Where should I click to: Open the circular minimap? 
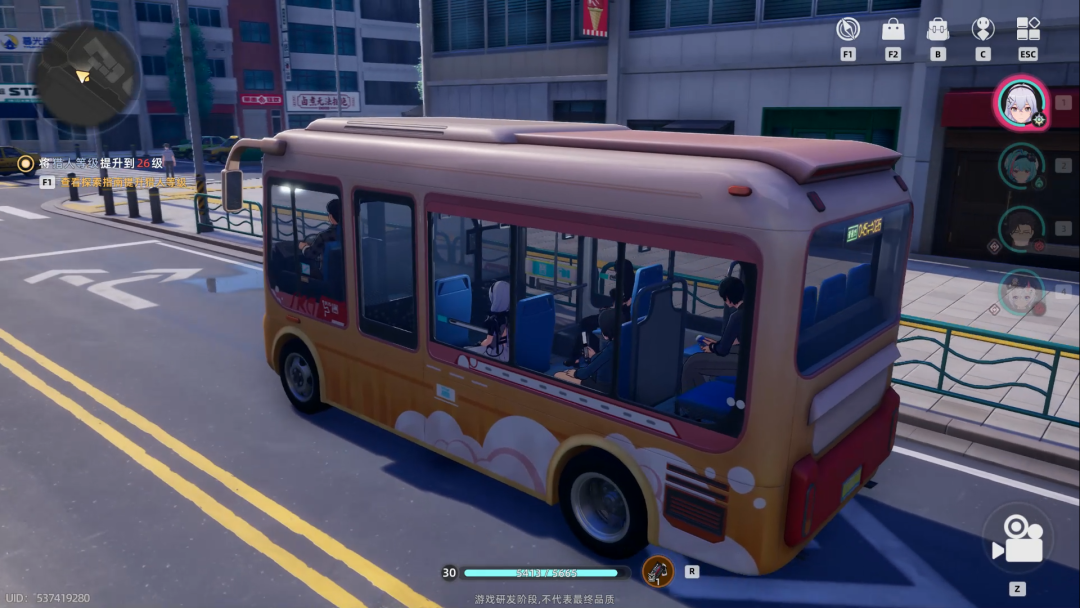pos(84,74)
